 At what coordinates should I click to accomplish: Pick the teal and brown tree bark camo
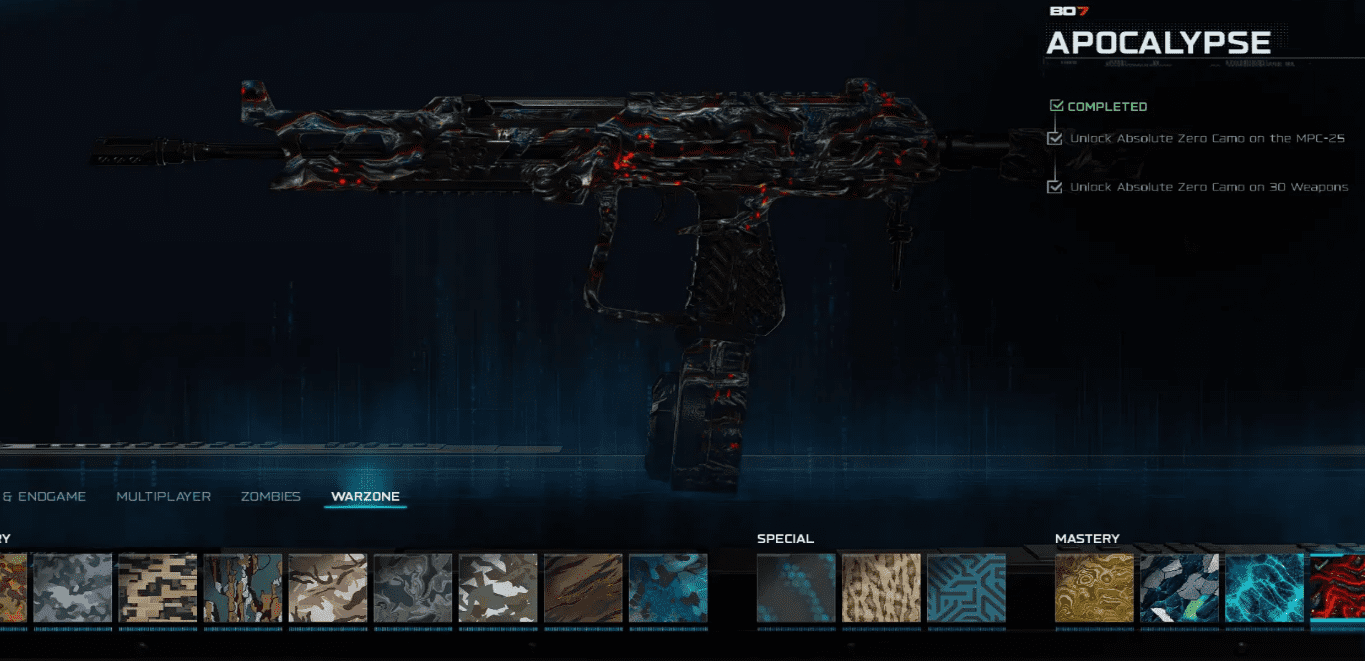coord(242,588)
